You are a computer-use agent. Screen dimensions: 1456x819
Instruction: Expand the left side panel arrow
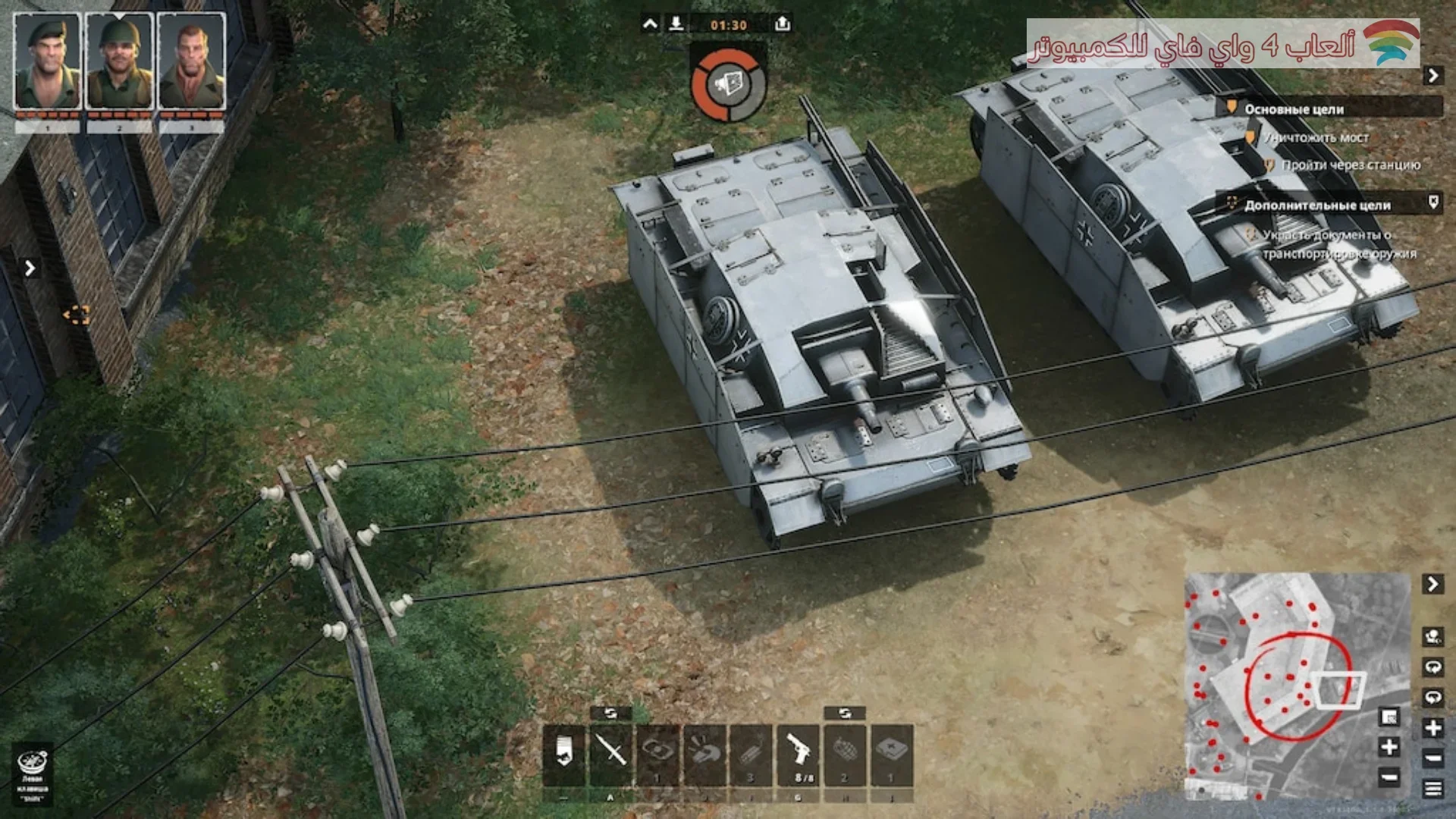point(30,268)
